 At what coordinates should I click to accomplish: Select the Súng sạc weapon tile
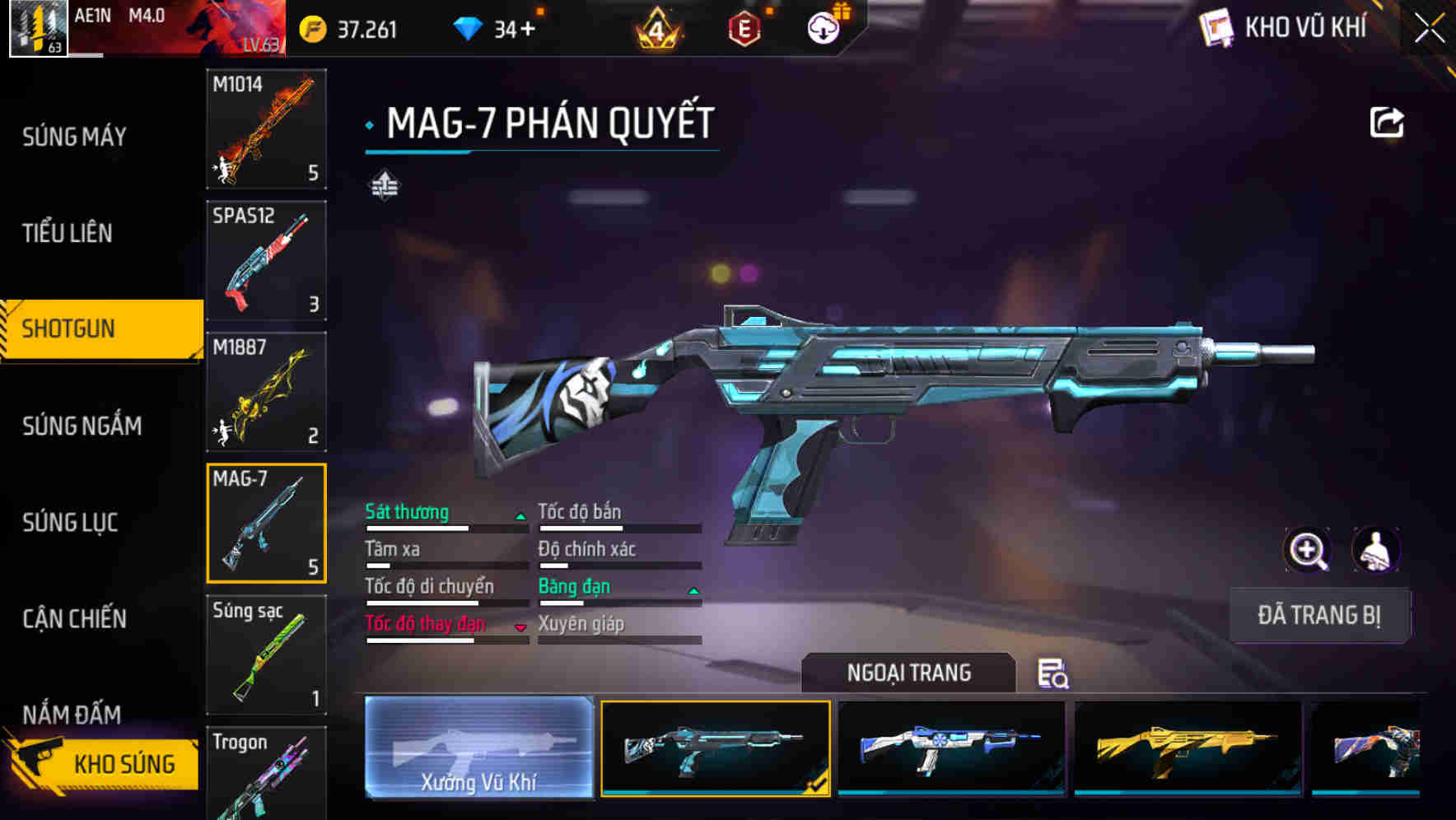click(266, 655)
